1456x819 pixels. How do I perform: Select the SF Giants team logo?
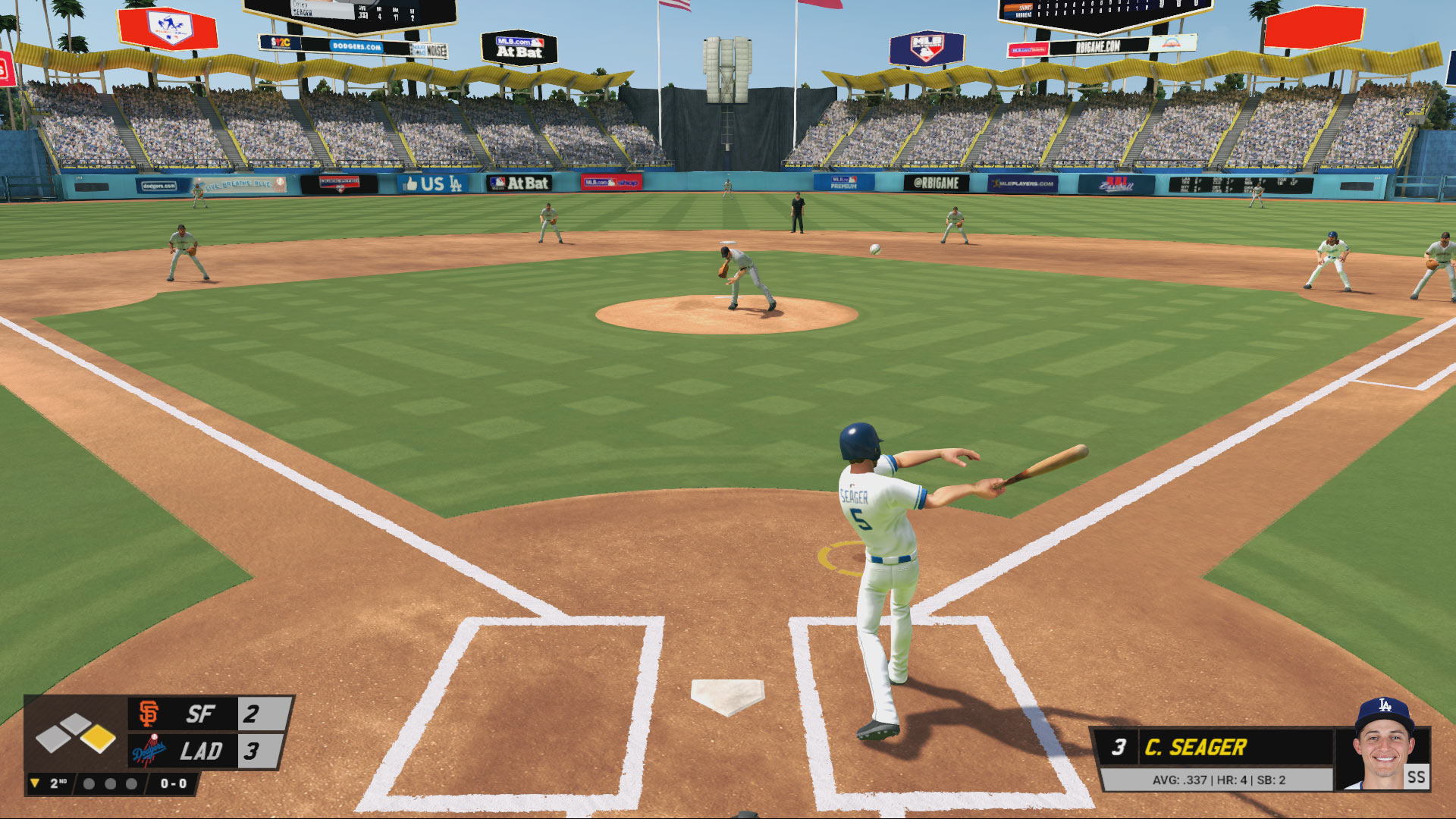coord(149,714)
